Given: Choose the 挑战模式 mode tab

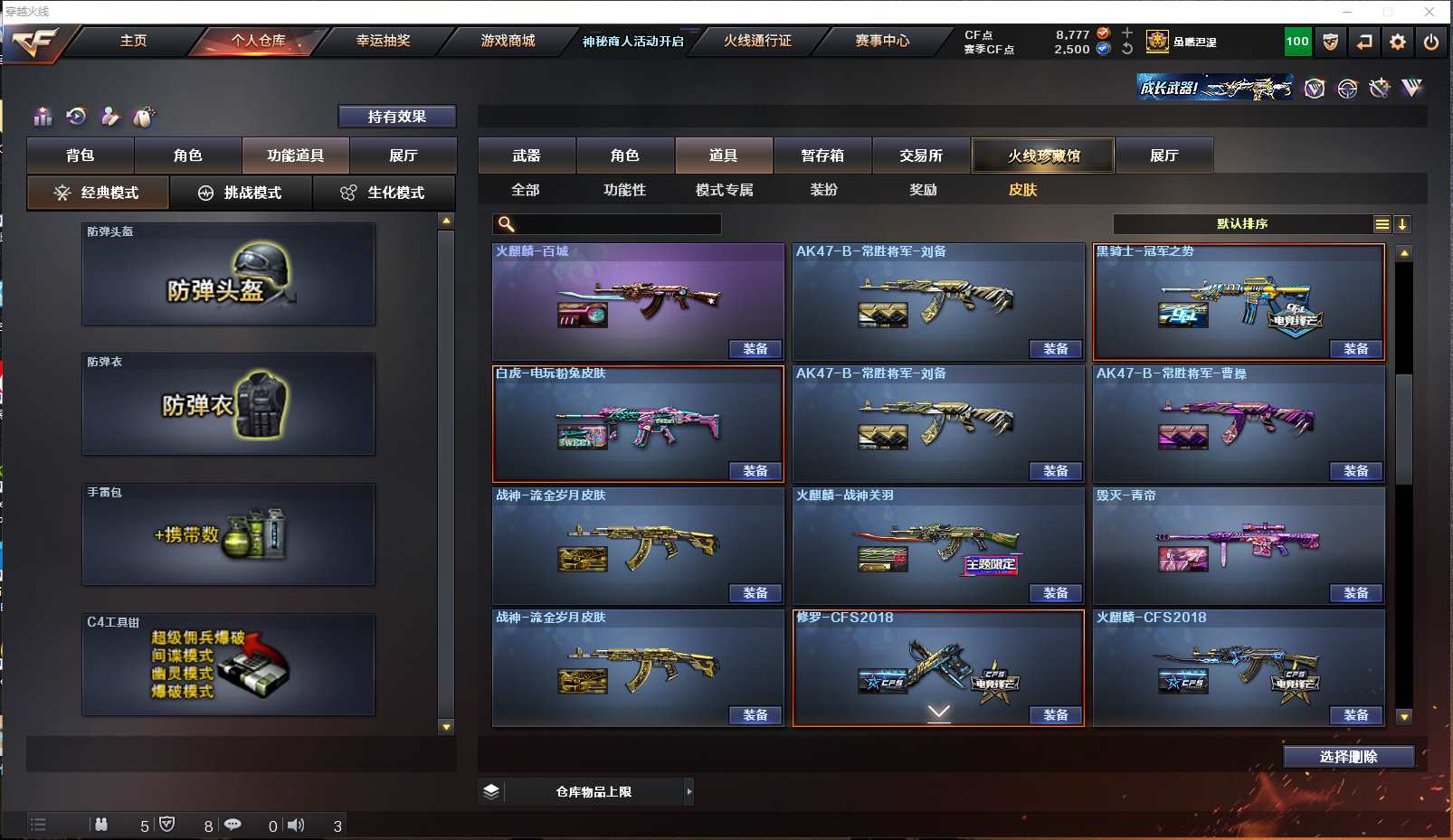Looking at the screenshot, I should (242, 193).
